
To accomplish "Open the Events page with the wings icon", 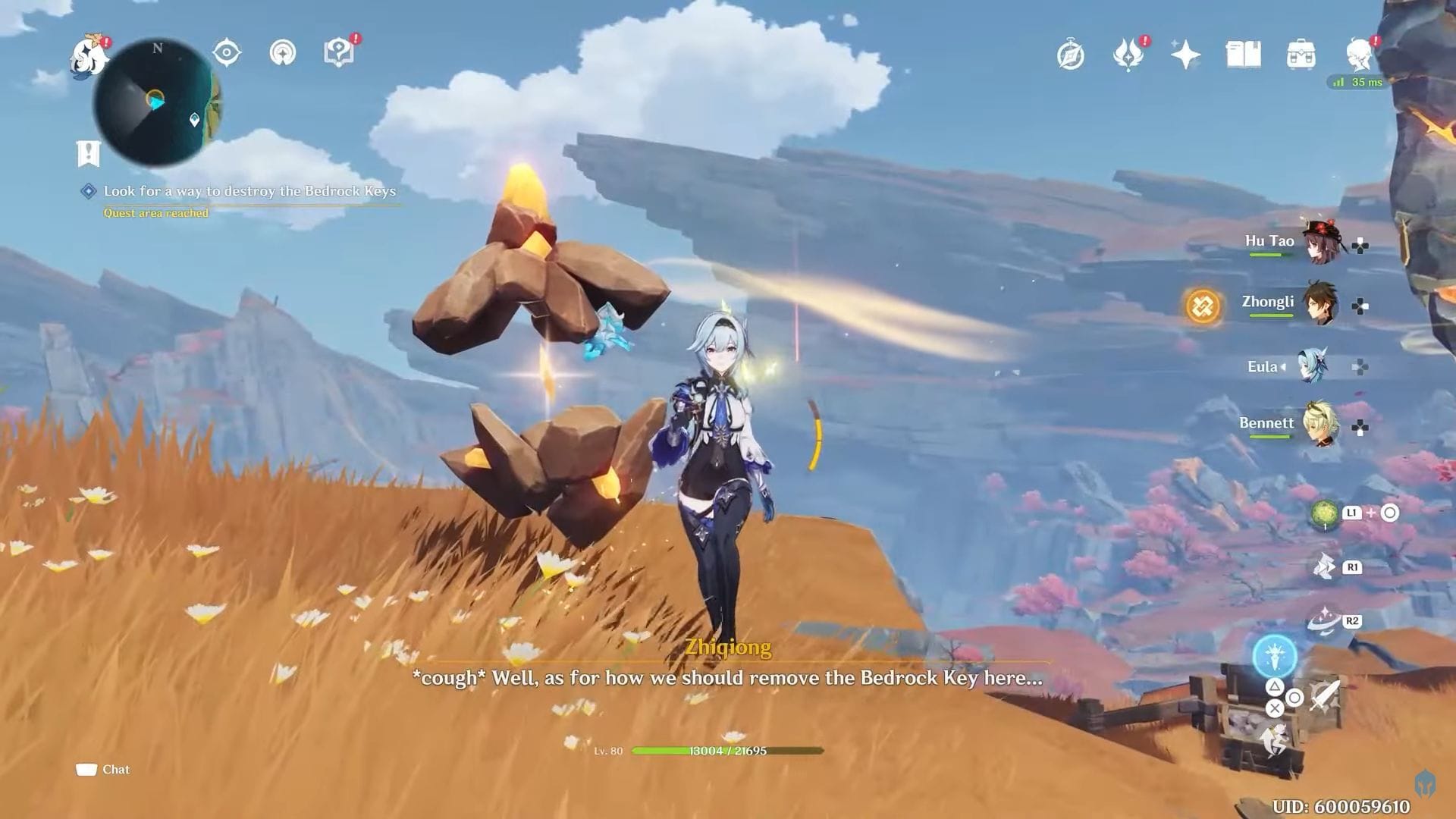I will pyautogui.click(x=1128, y=55).
